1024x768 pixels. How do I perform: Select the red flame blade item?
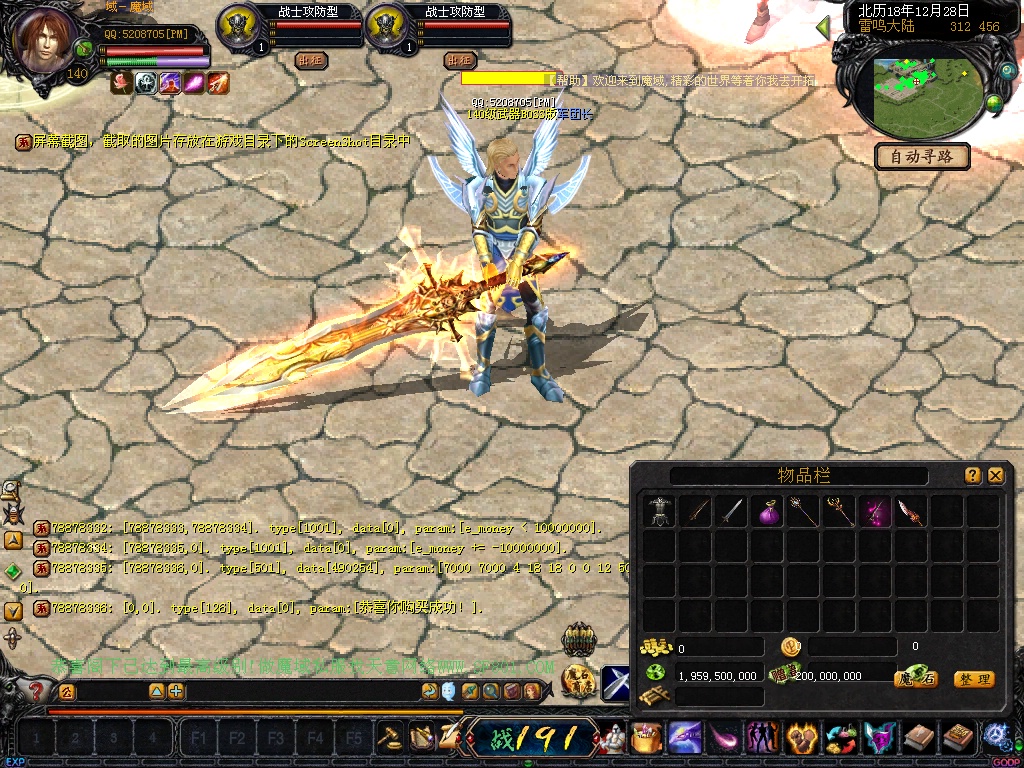[911, 512]
